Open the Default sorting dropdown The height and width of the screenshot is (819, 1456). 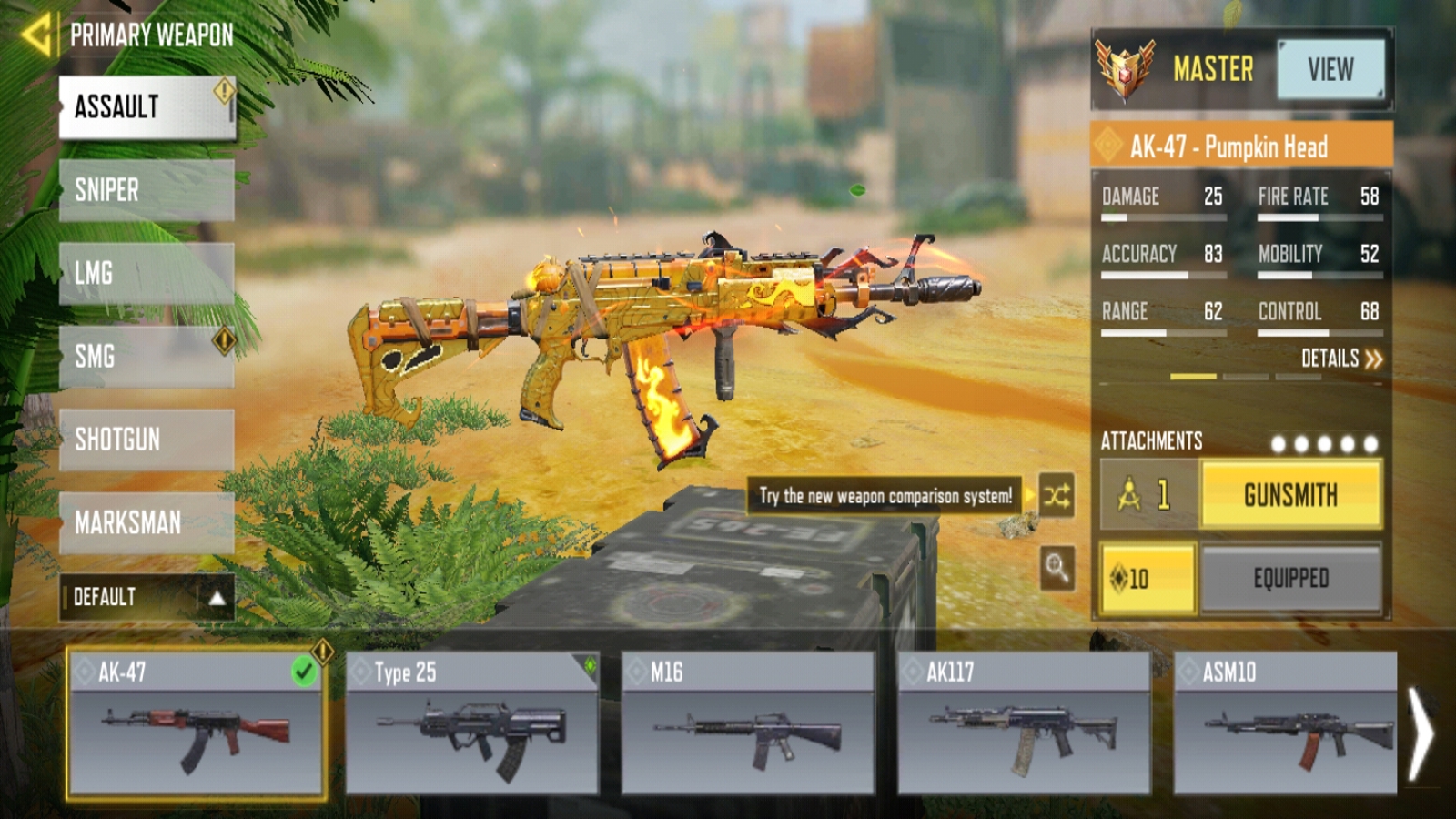click(x=147, y=597)
